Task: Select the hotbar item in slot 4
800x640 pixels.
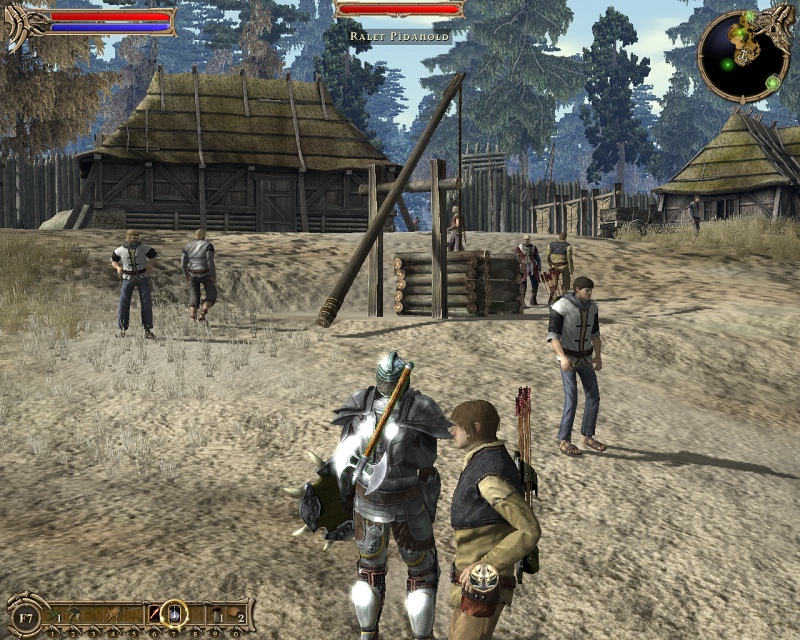Action: pyautogui.click(x=113, y=612)
